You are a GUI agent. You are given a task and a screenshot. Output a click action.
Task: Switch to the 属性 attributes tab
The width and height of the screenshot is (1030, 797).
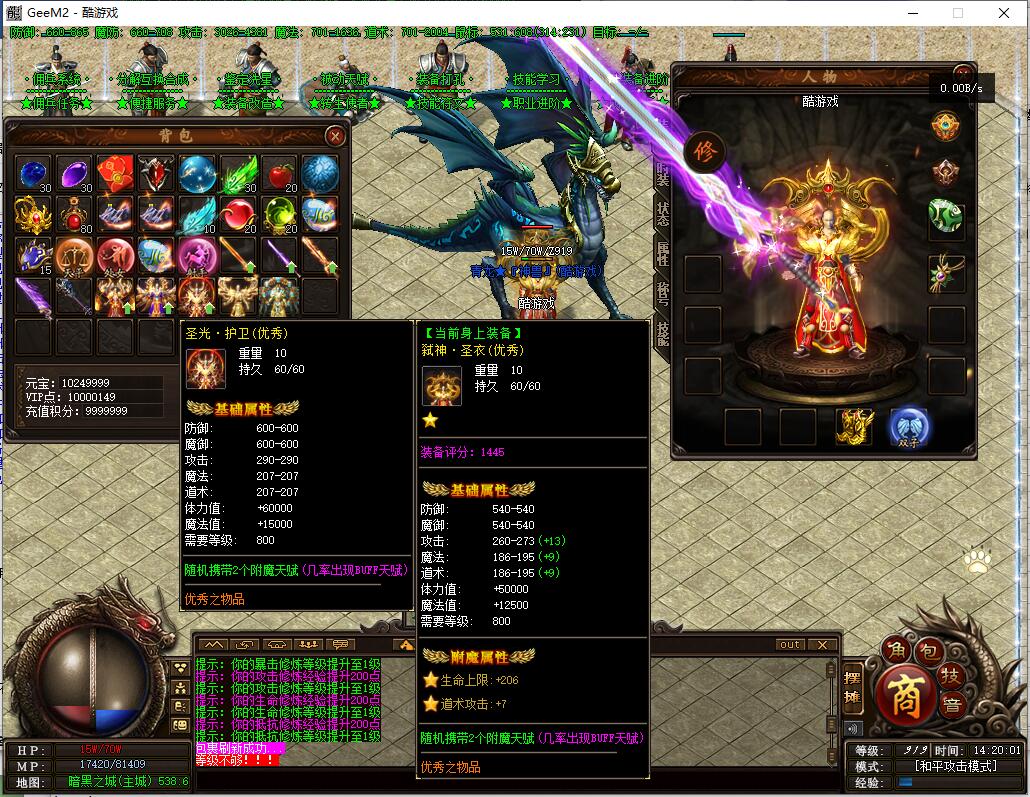click(662, 253)
